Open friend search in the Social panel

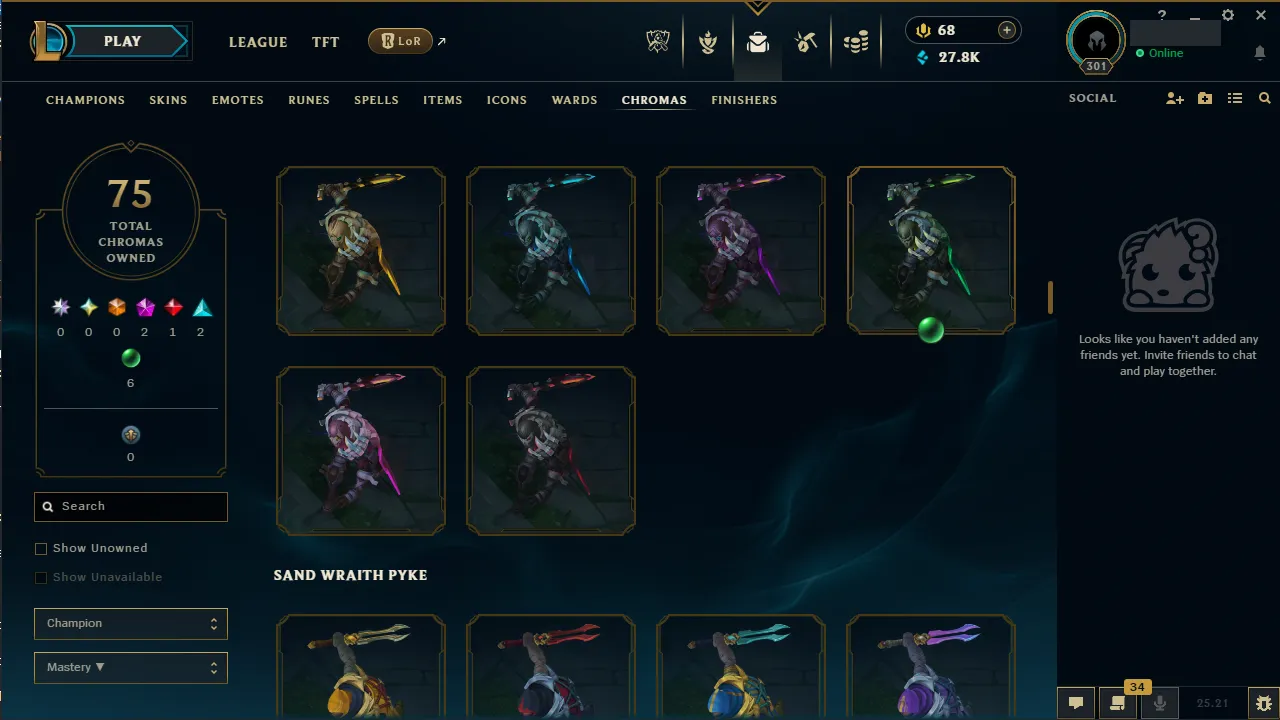tap(1264, 98)
